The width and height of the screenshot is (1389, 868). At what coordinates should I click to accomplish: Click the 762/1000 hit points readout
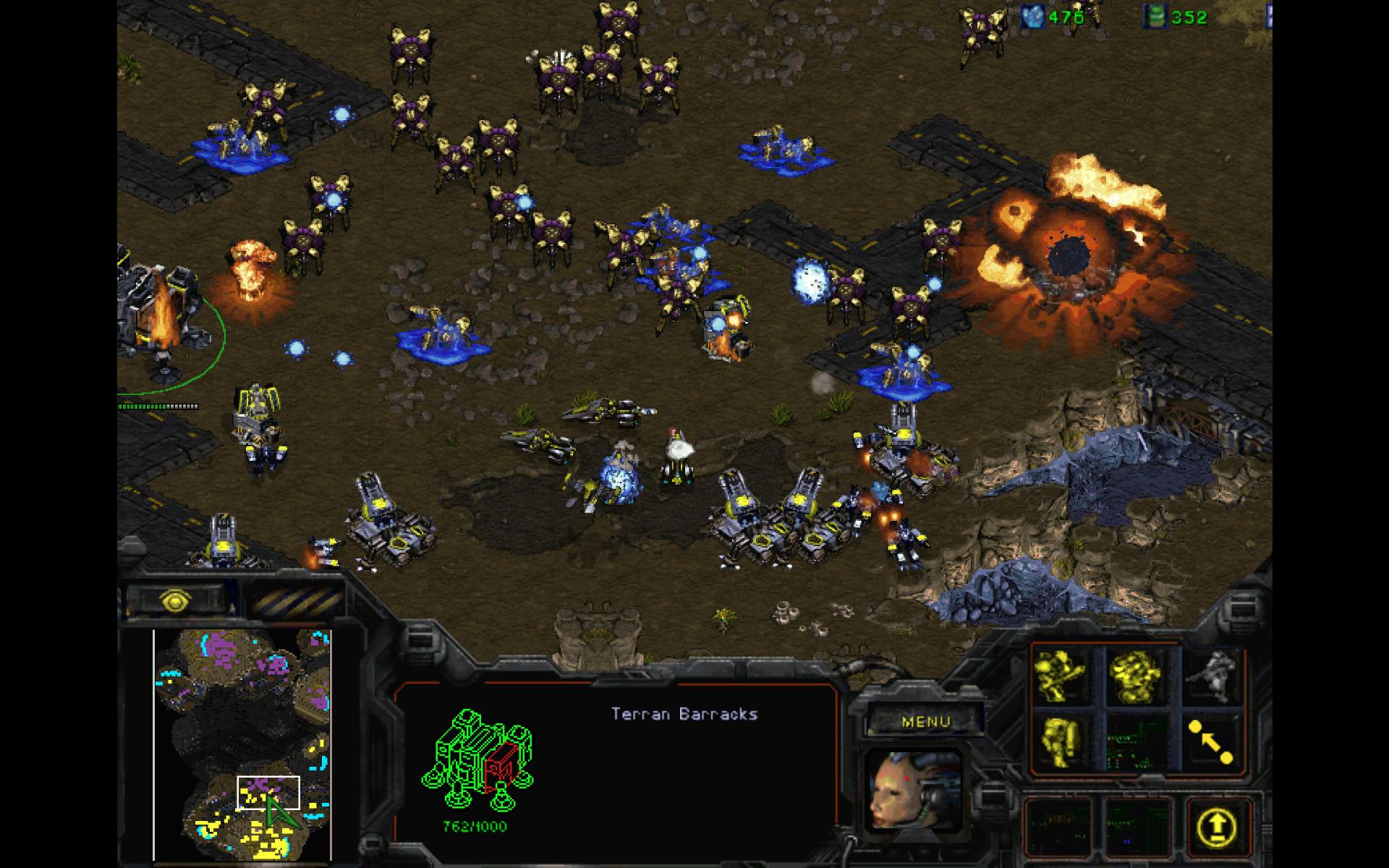click(x=474, y=825)
